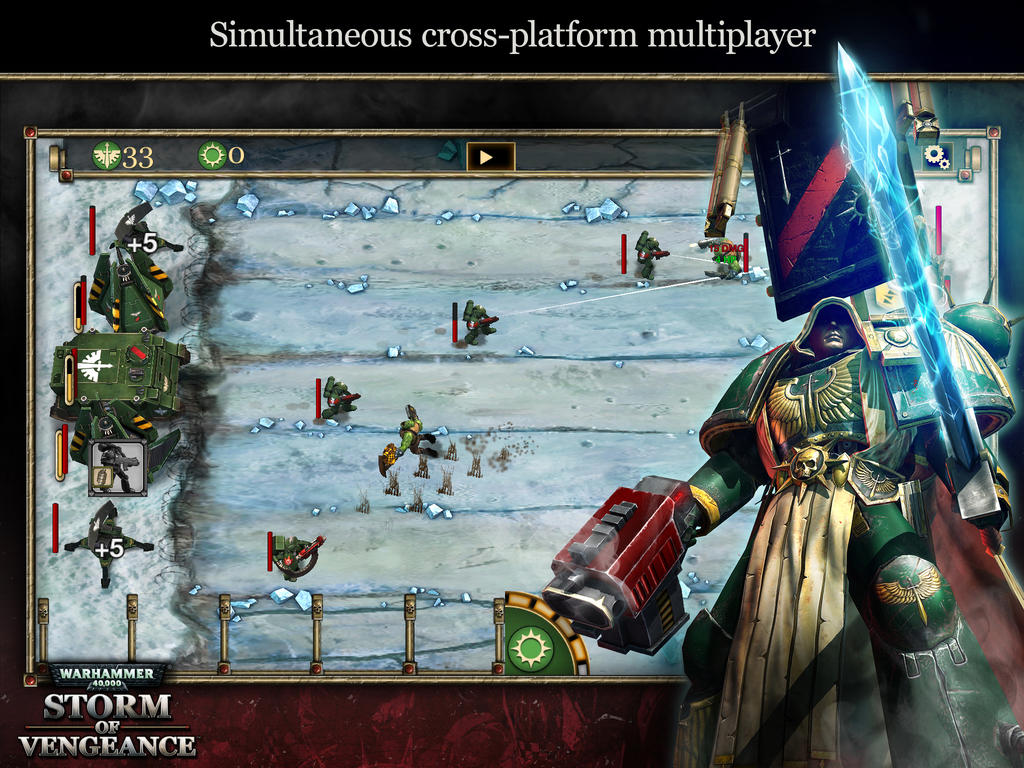Click the play arrow button in the top bar

click(490, 156)
